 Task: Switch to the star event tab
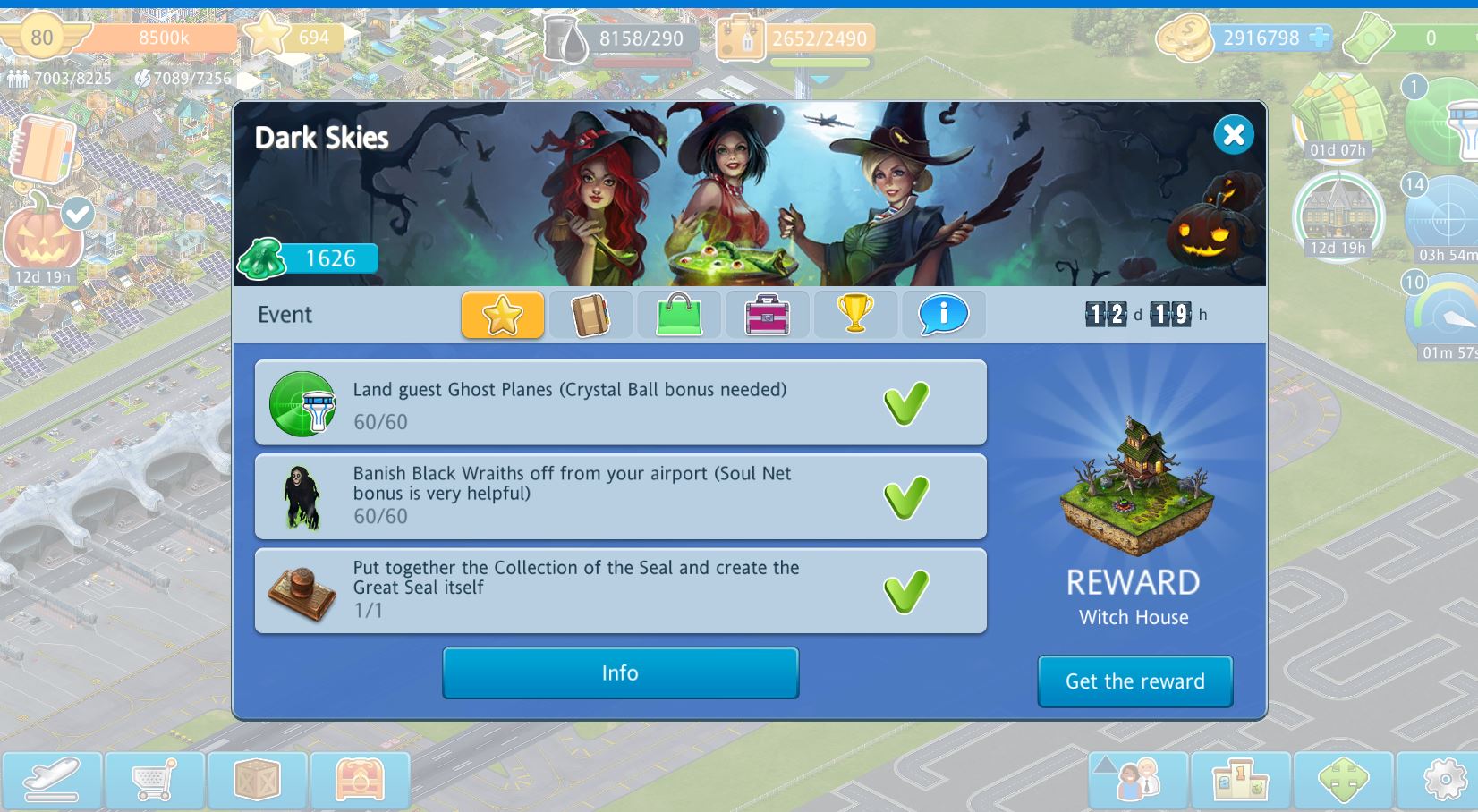(502, 315)
